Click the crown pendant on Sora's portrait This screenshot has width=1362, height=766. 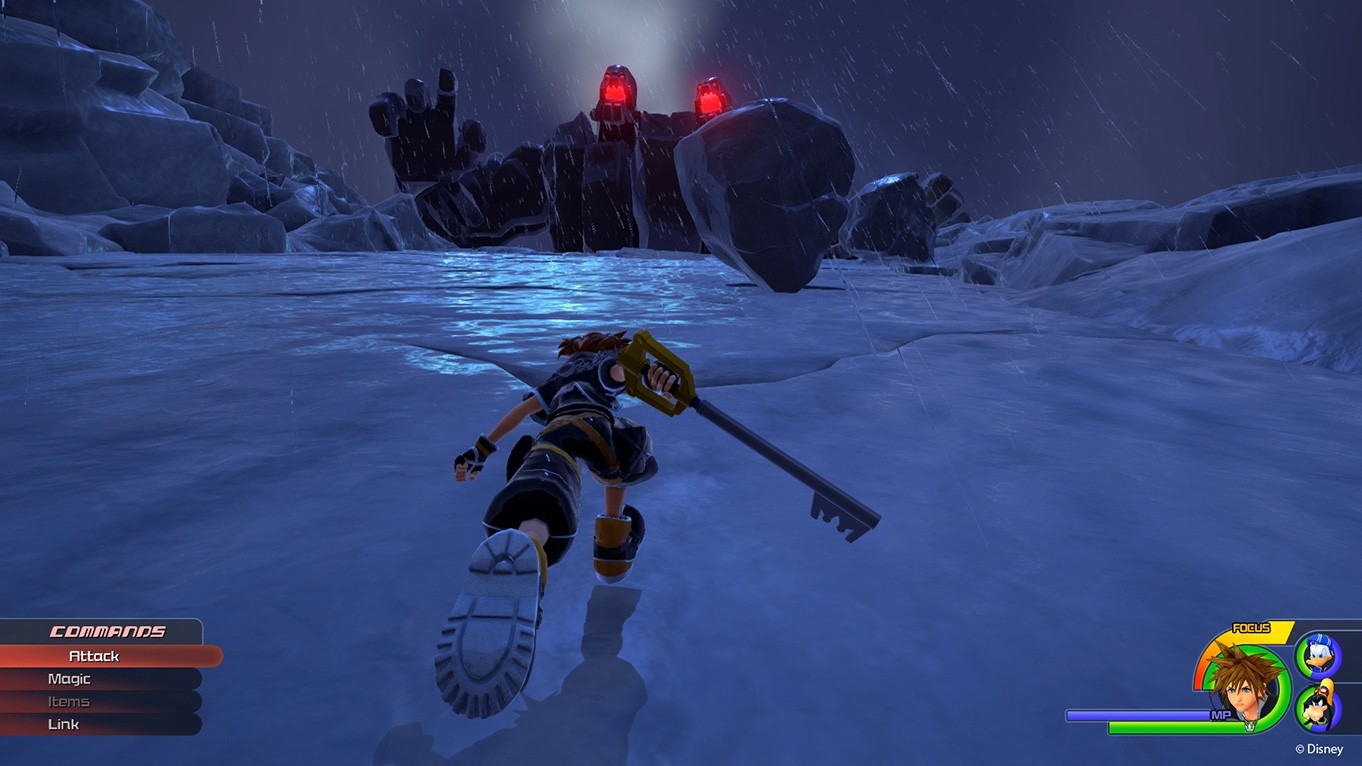(1249, 725)
